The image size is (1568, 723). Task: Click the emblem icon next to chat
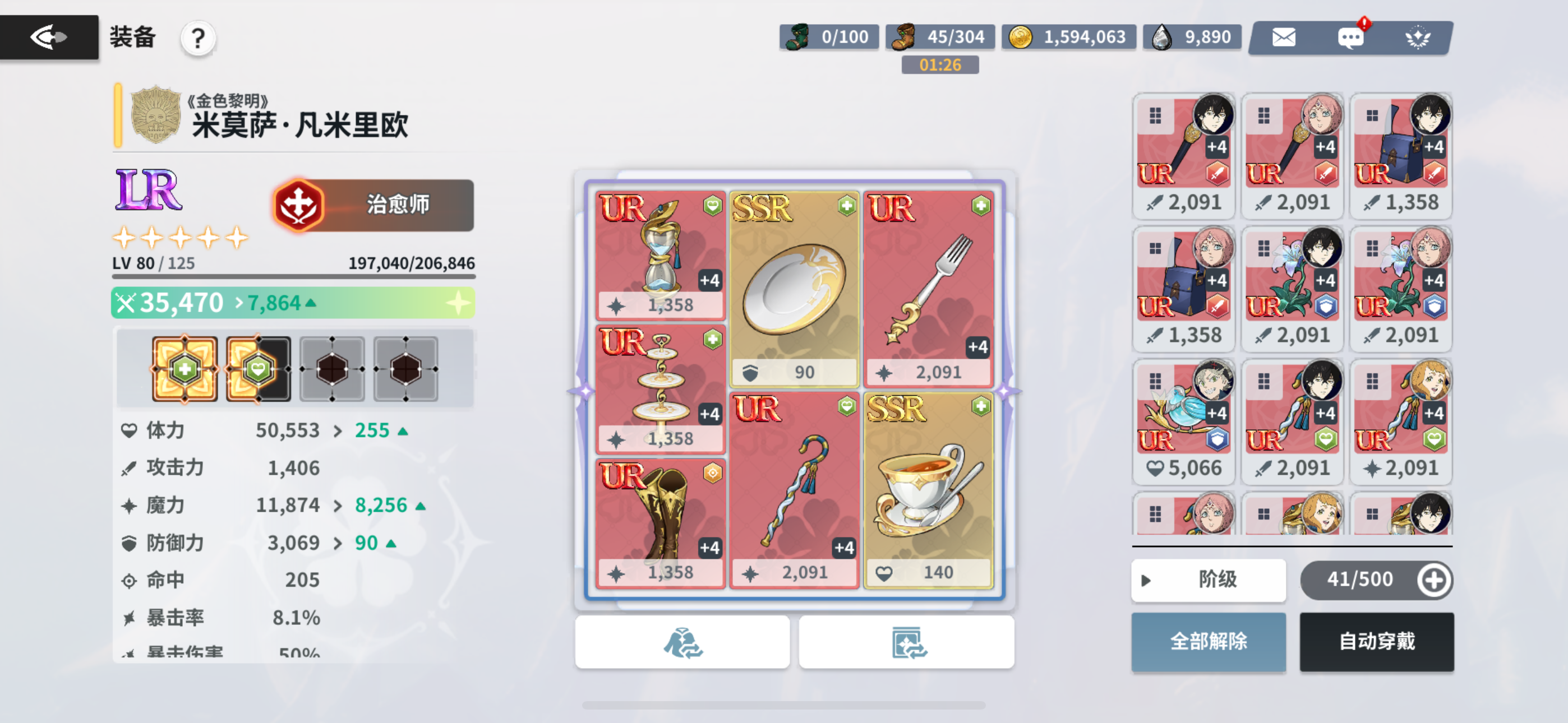click(1418, 37)
